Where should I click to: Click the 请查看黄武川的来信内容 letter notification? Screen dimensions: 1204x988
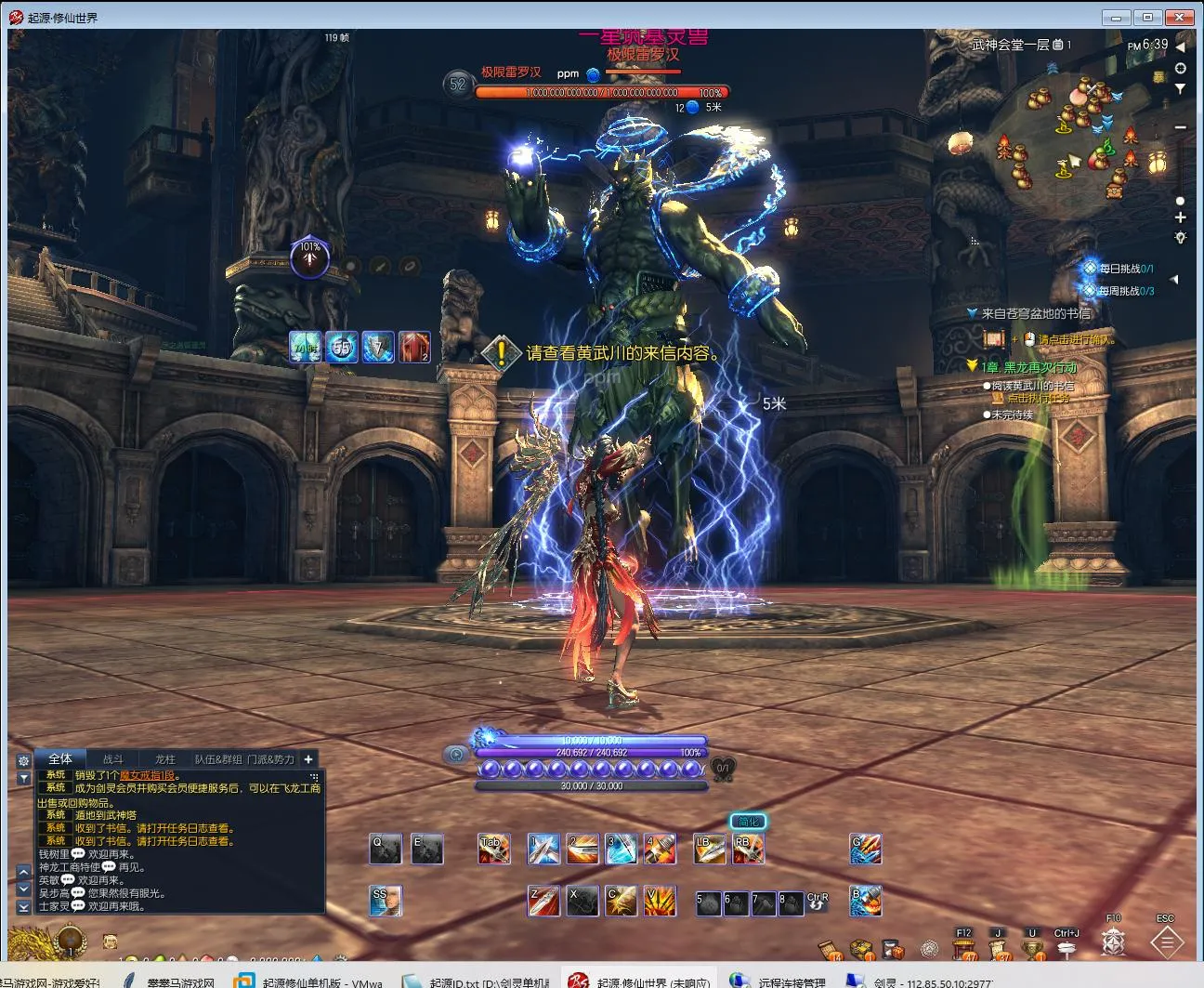[x=622, y=353]
